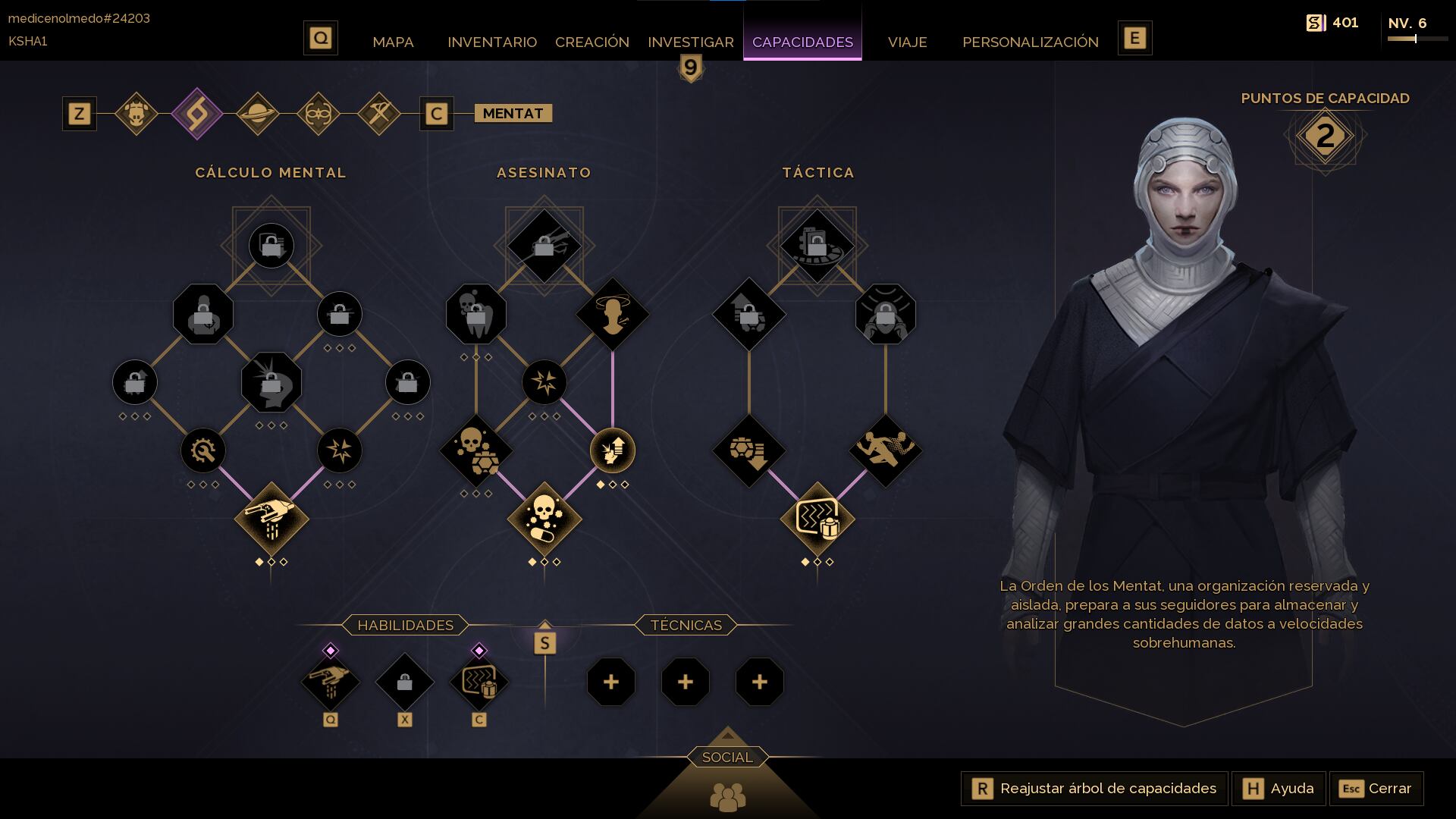Choose the running figure skill in Táctica

click(885, 450)
